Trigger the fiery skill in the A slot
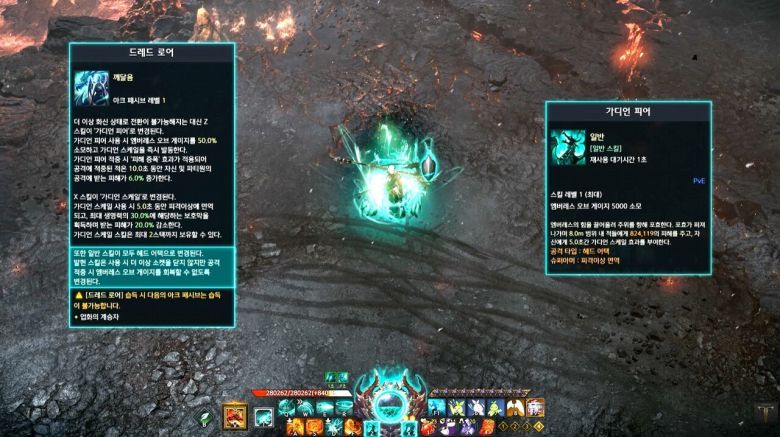 (297, 427)
